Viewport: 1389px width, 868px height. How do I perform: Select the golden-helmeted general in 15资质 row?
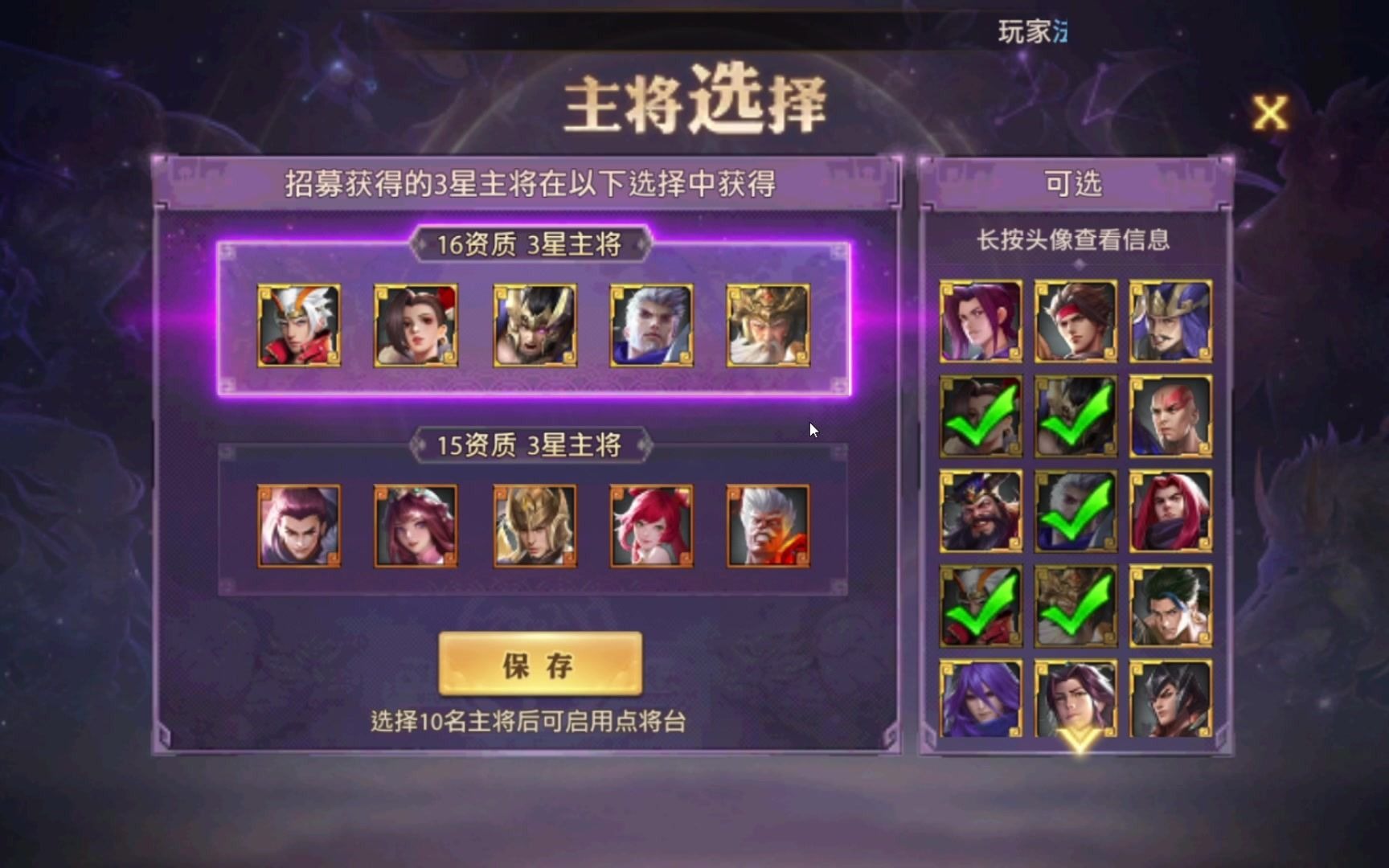click(x=535, y=526)
